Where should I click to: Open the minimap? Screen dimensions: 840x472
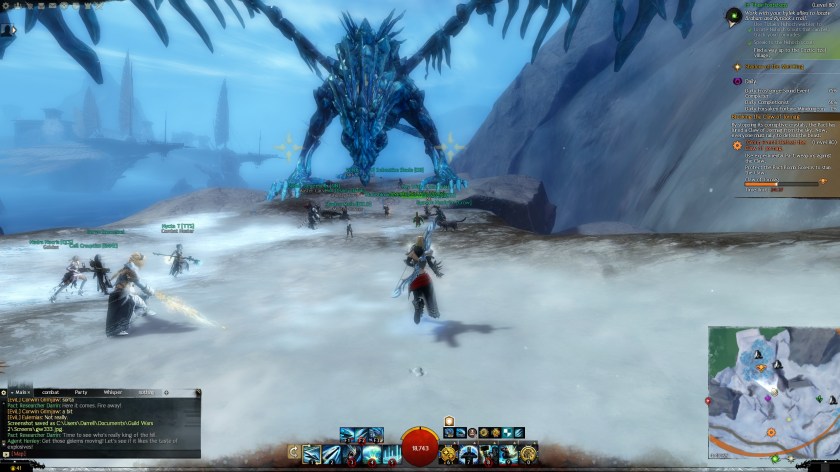[772, 390]
